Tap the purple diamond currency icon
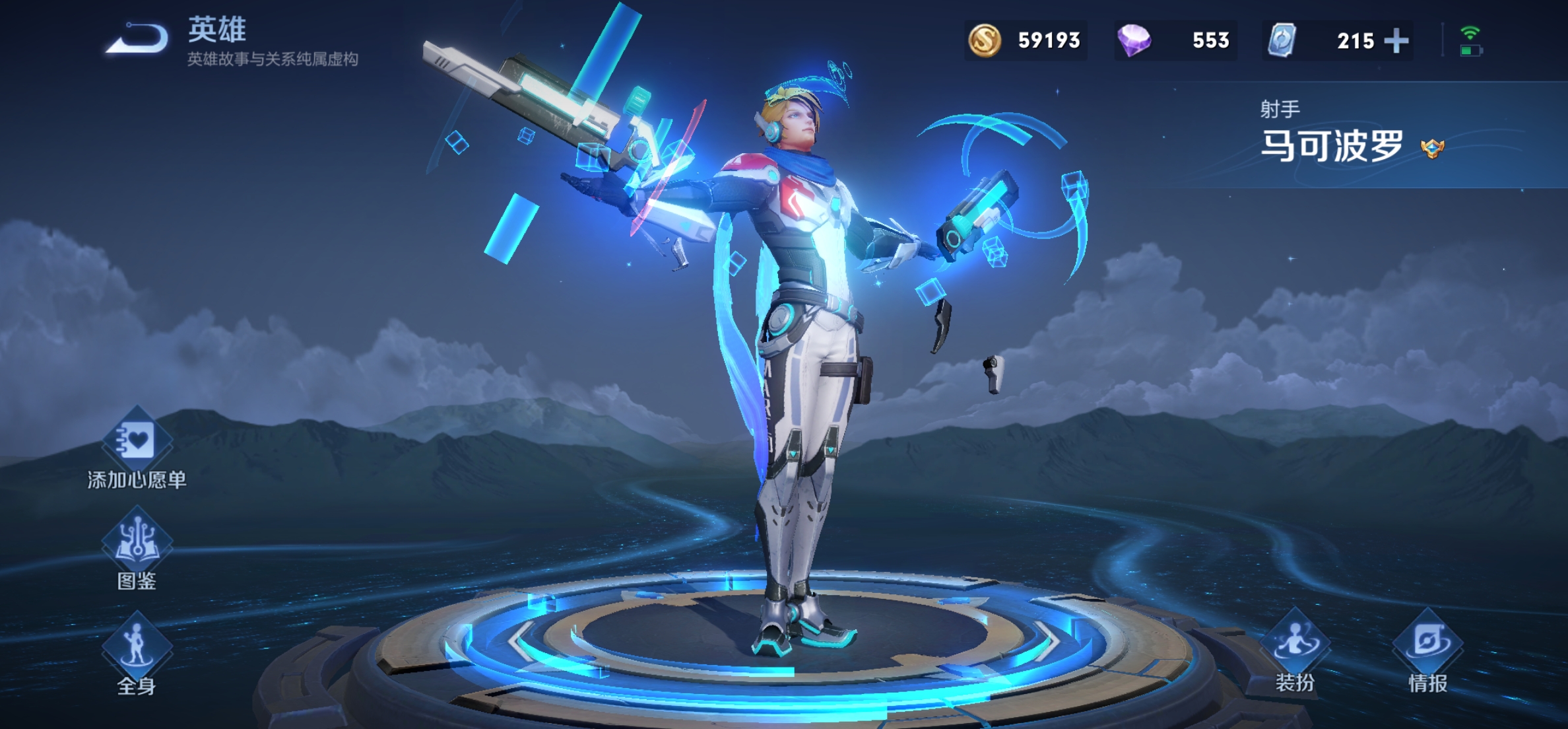The image size is (1568, 729). pyautogui.click(x=1134, y=40)
